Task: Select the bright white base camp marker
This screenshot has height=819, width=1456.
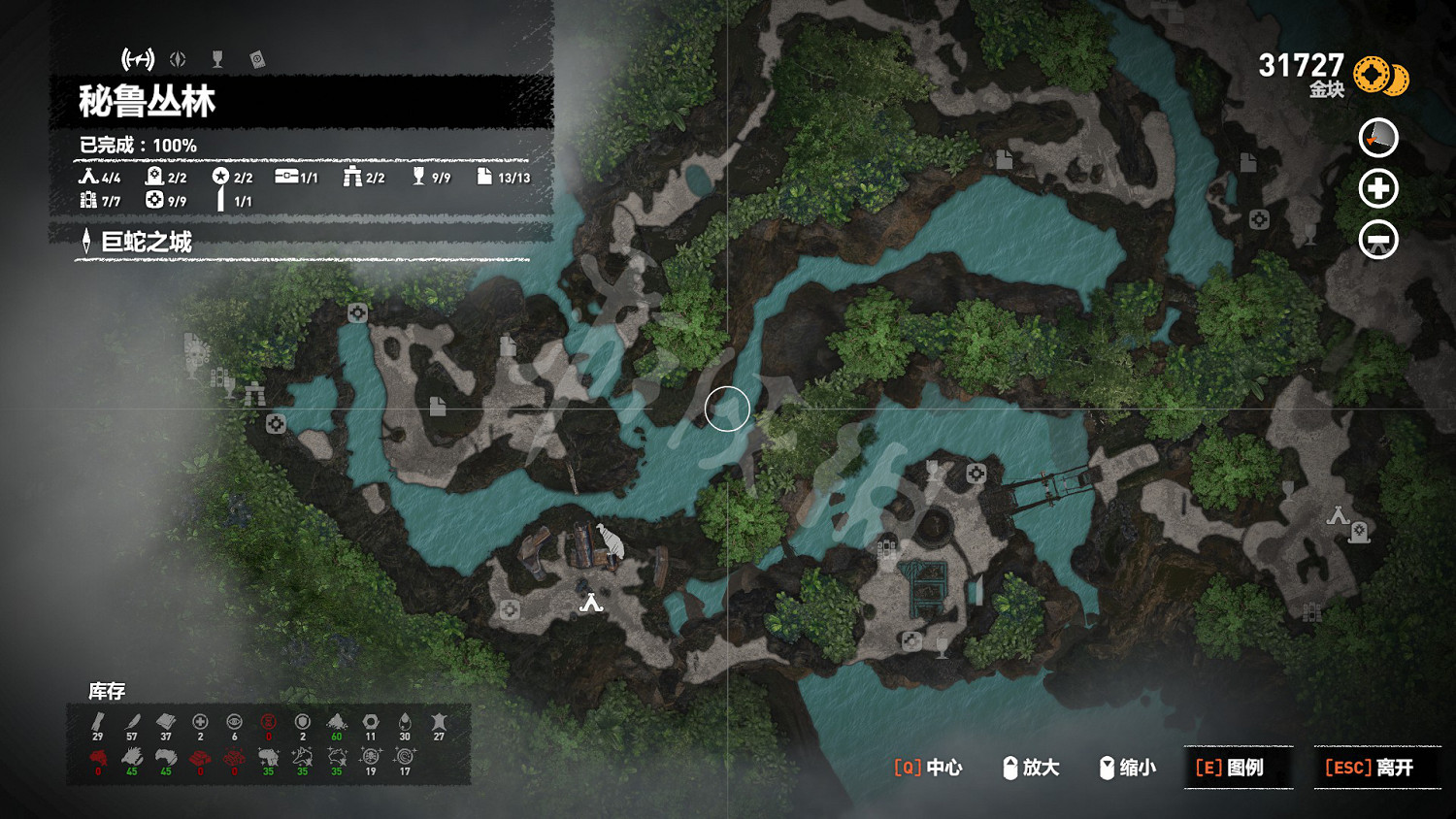Action: [591, 604]
